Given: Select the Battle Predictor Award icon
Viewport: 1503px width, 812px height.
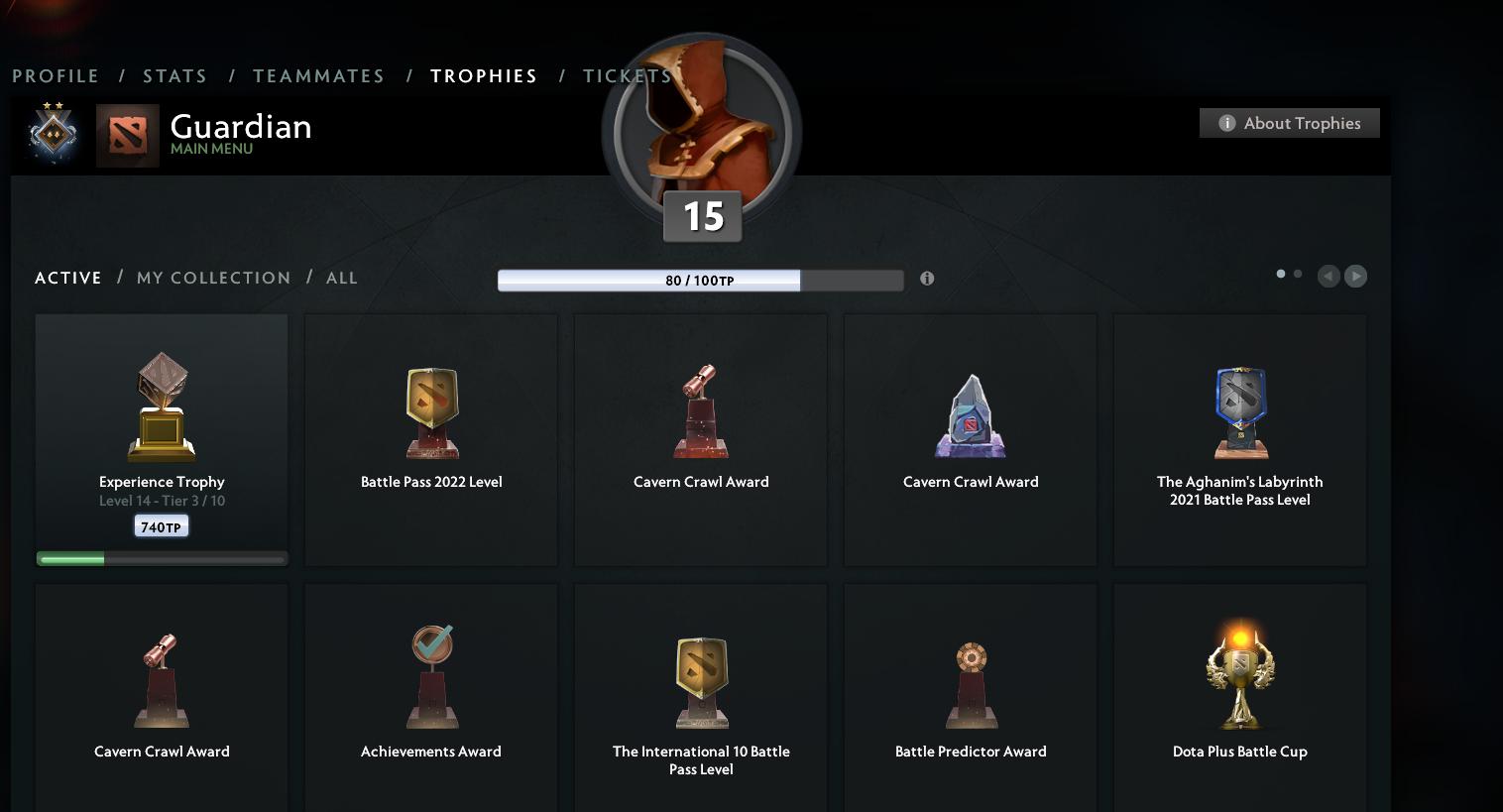Looking at the screenshot, I should coord(970,679).
